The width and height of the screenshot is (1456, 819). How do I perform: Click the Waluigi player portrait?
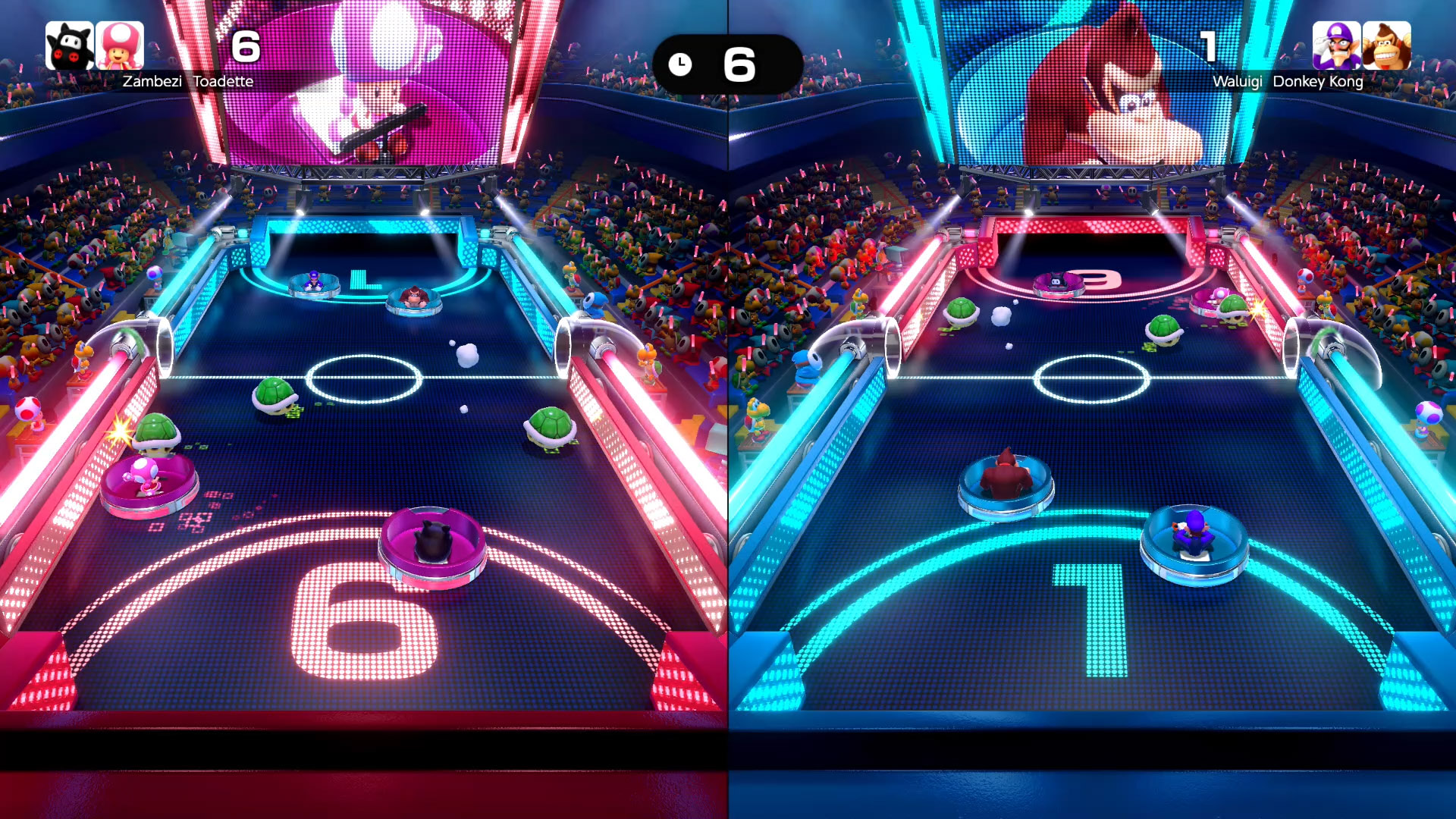point(1336,45)
